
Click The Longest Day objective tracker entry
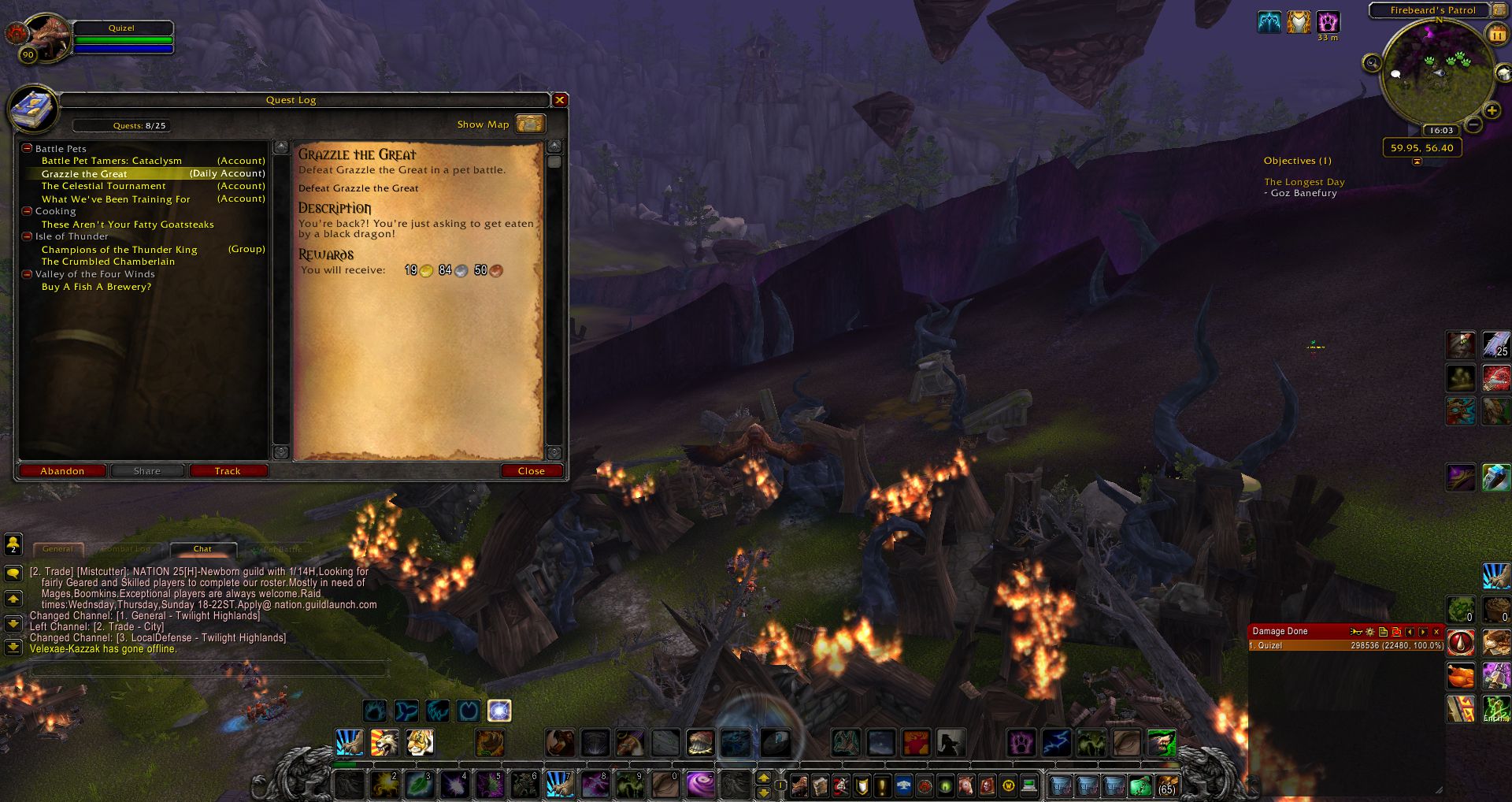(x=1304, y=182)
